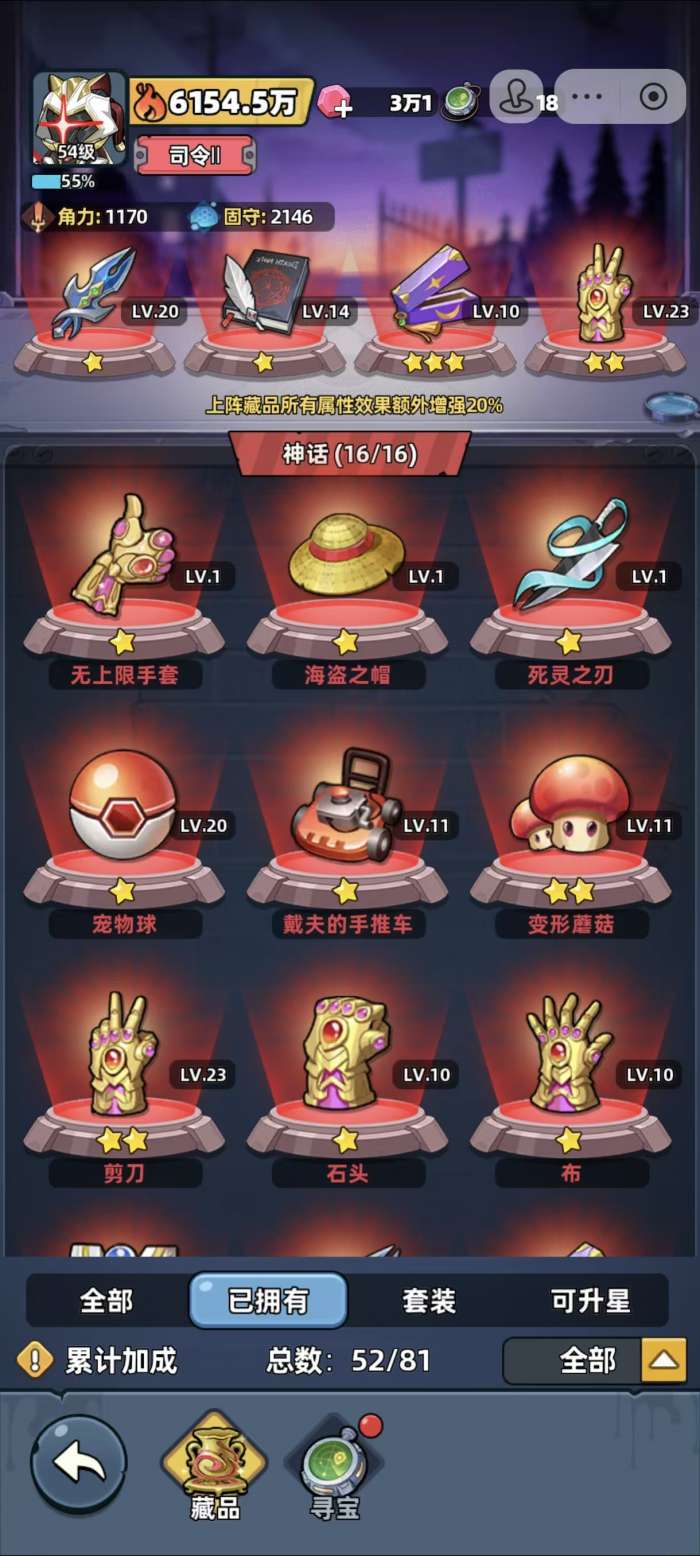This screenshot has height=1556, width=700.
Task: Go back with the arrow button
Action: pyautogui.click(x=79, y=1463)
